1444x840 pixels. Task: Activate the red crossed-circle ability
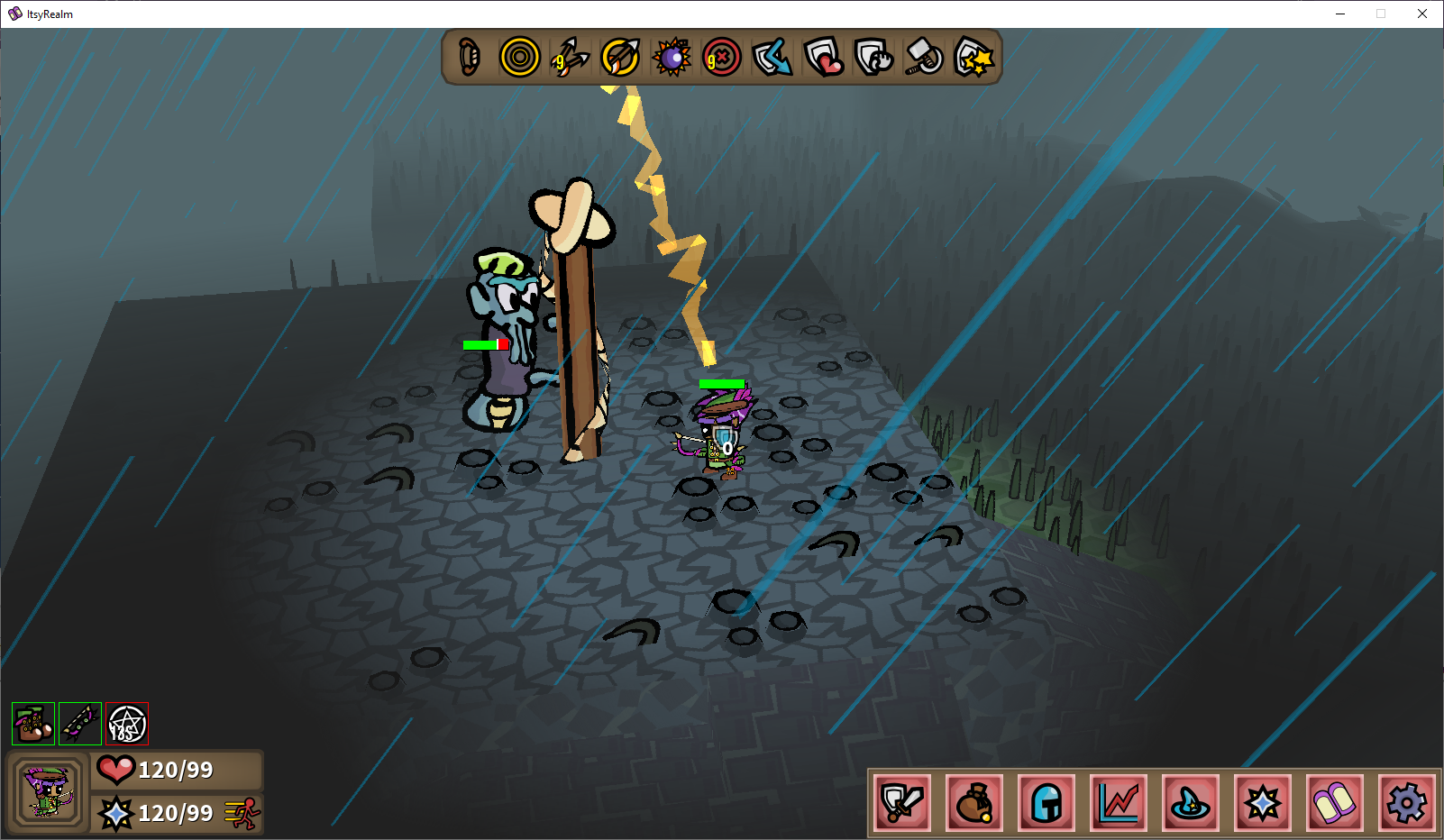pyautogui.click(x=722, y=58)
